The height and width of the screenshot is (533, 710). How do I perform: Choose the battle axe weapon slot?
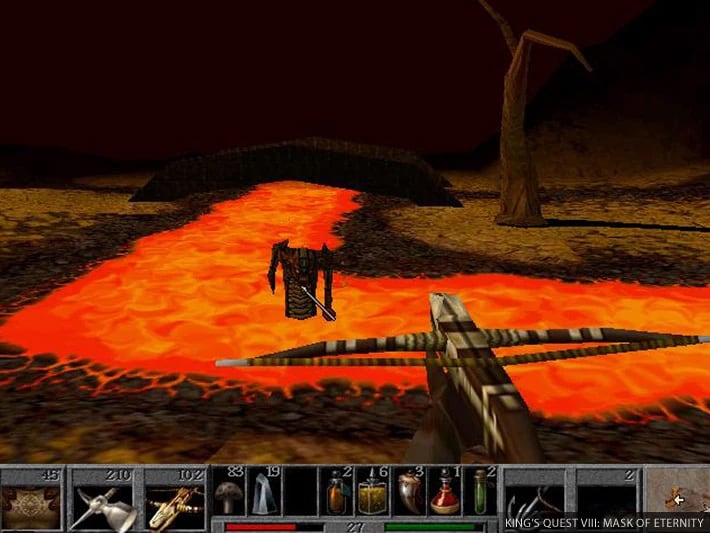click(104, 498)
